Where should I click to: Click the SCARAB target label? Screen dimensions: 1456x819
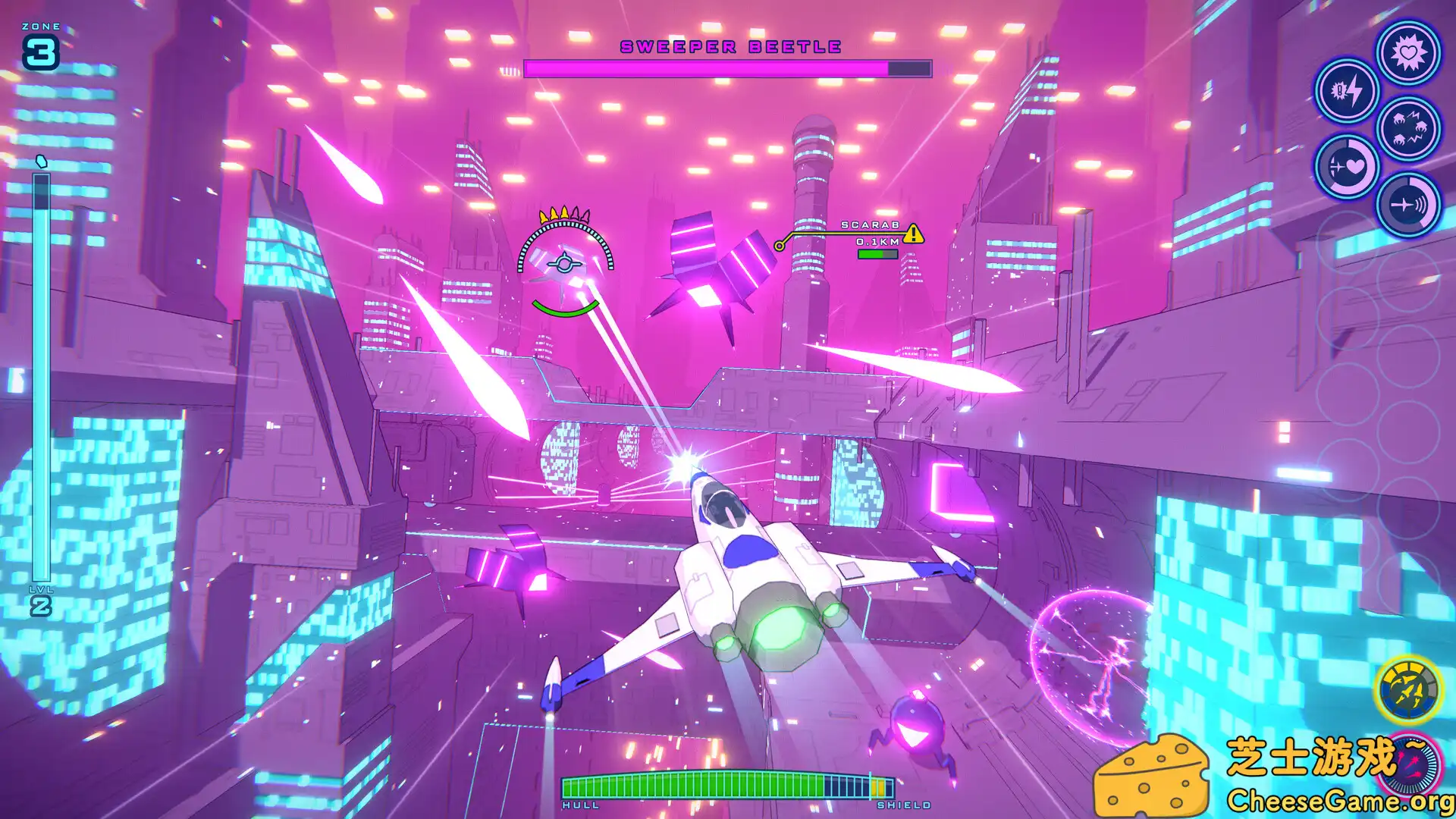coord(870,225)
